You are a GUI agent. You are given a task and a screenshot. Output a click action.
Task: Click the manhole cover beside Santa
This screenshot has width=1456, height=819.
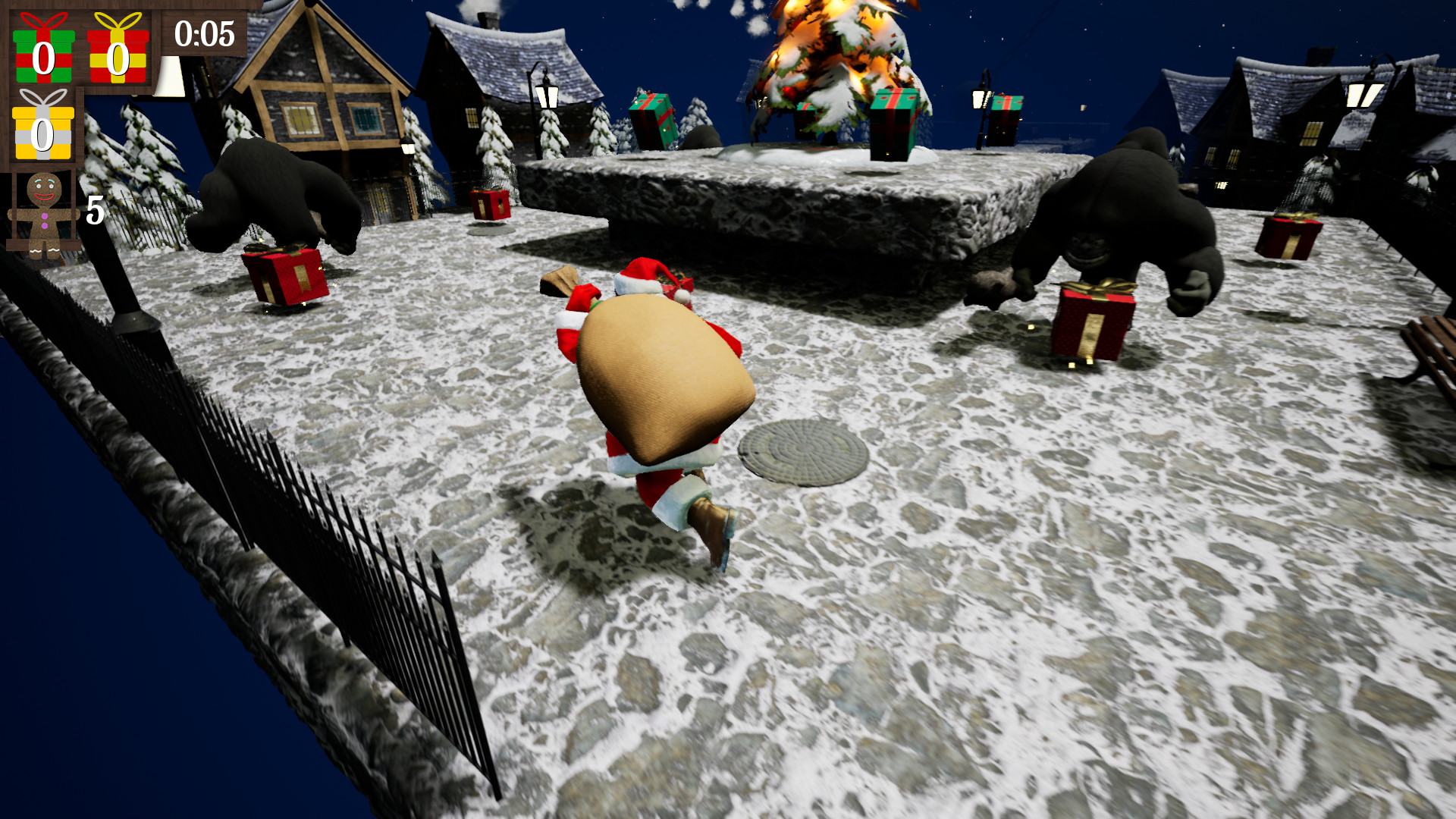[804, 451]
